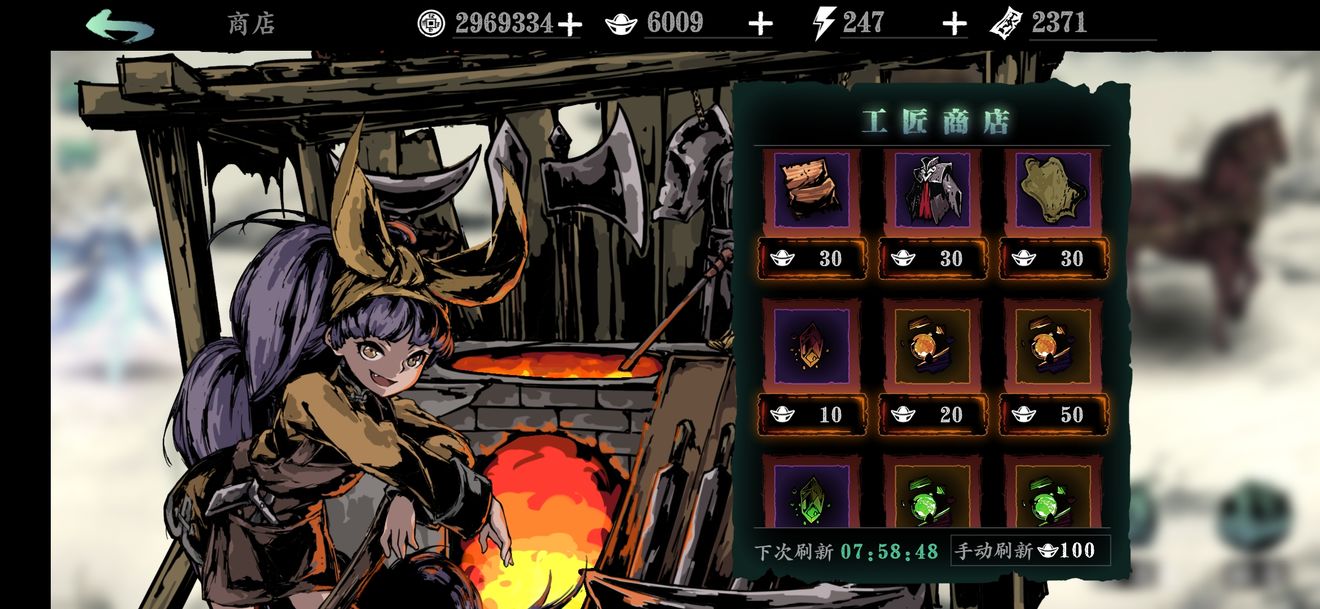1320x609 pixels.
Task: Select the green crystal shop item
Action: [812, 495]
